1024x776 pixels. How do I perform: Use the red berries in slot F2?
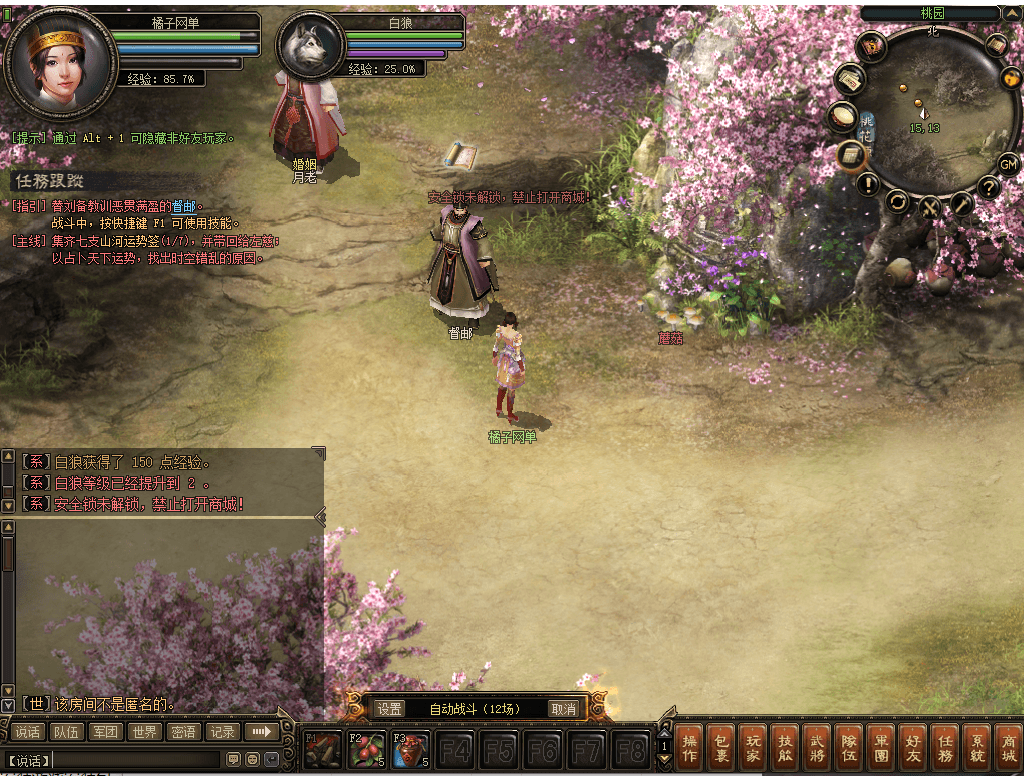pyautogui.click(x=368, y=750)
